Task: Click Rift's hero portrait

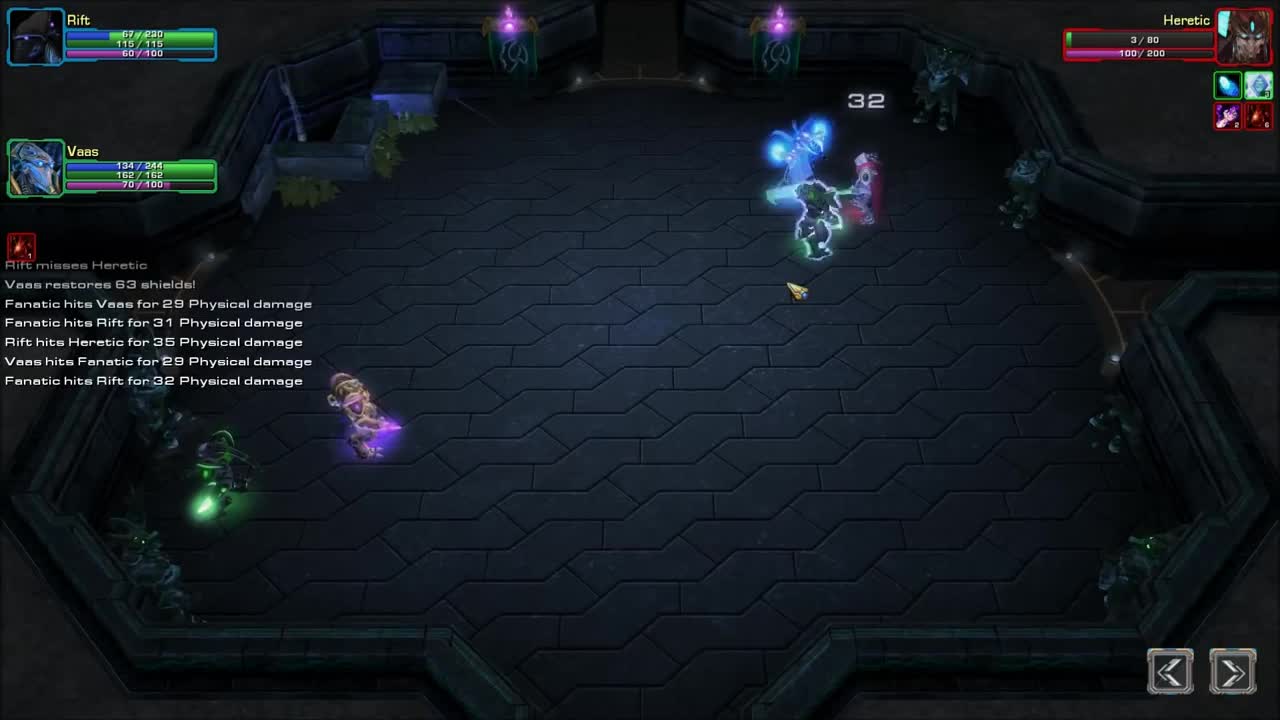Action: [x=35, y=37]
